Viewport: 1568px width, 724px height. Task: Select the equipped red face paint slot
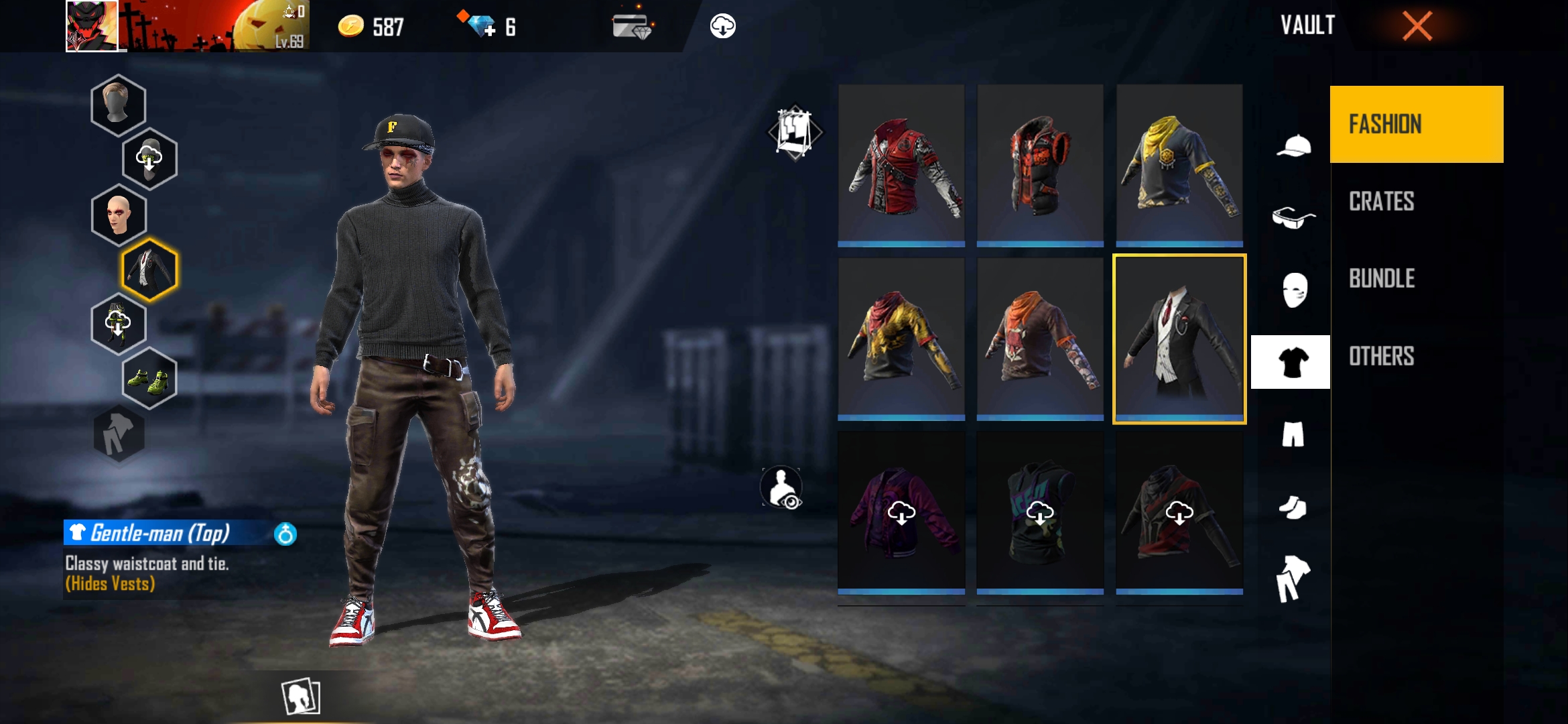pos(119,215)
